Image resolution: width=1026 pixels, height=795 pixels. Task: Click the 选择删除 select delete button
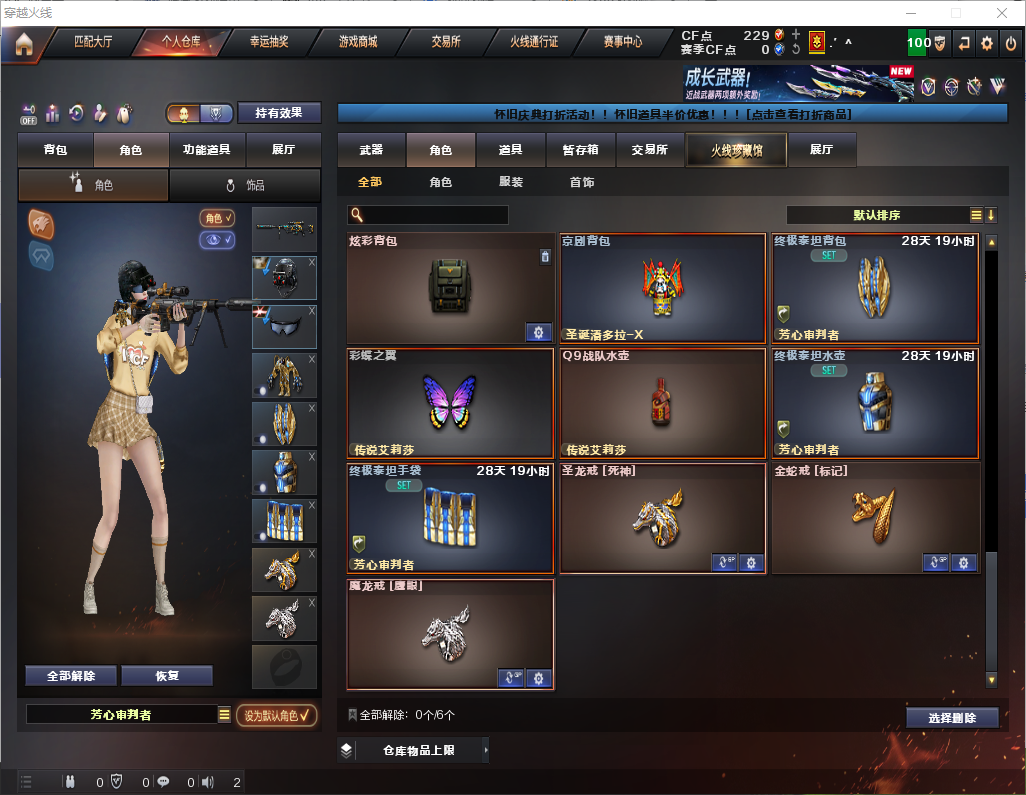point(951,718)
